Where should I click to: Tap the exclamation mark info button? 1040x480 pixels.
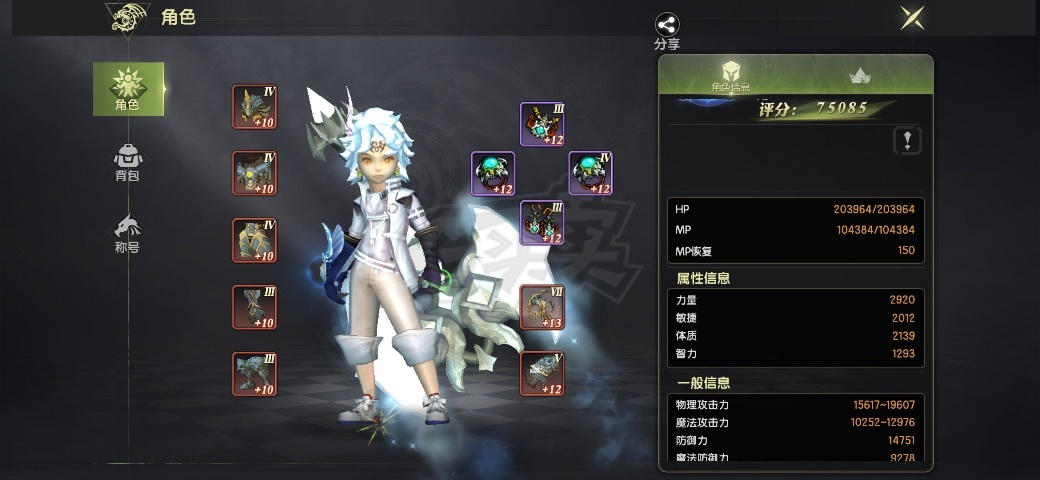pyautogui.click(x=906, y=140)
